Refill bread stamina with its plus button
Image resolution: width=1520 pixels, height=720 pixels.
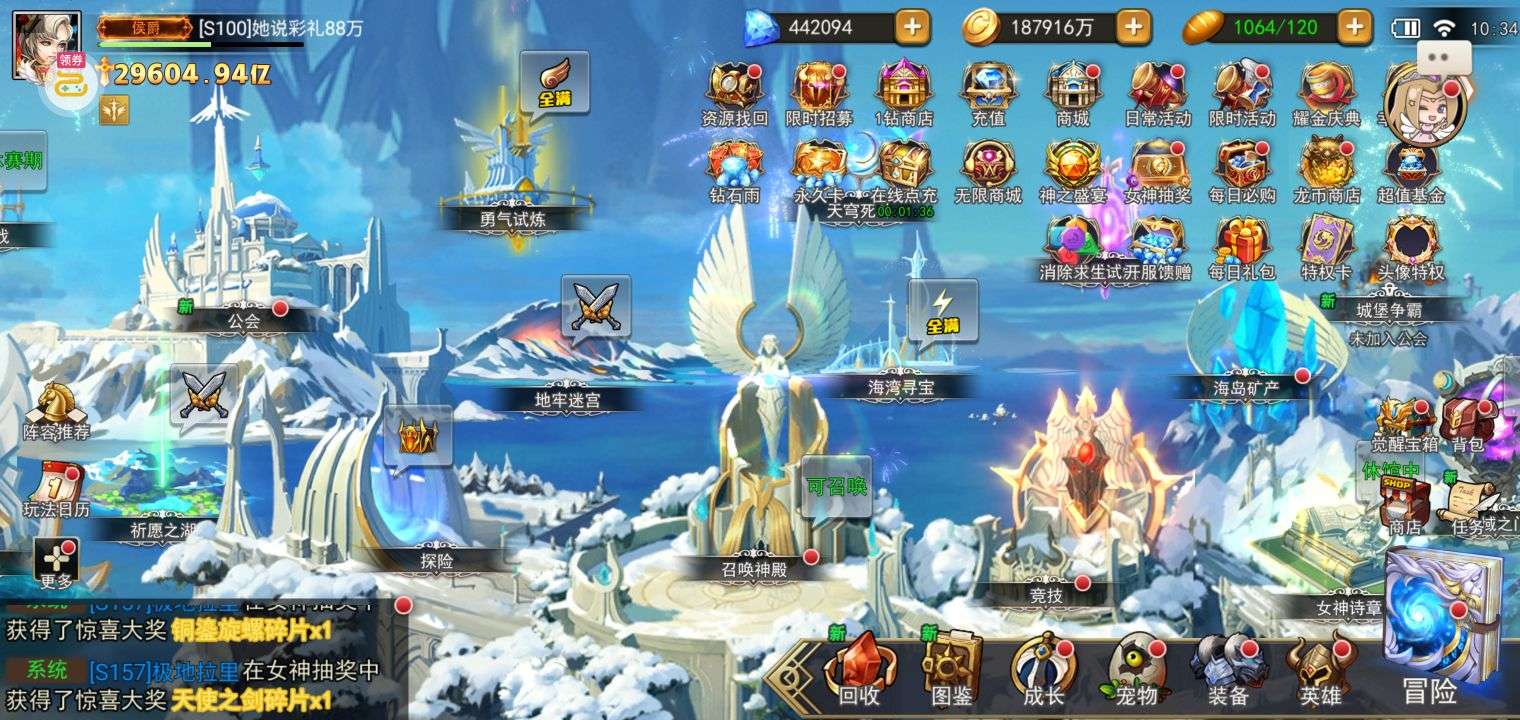(x=1355, y=27)
